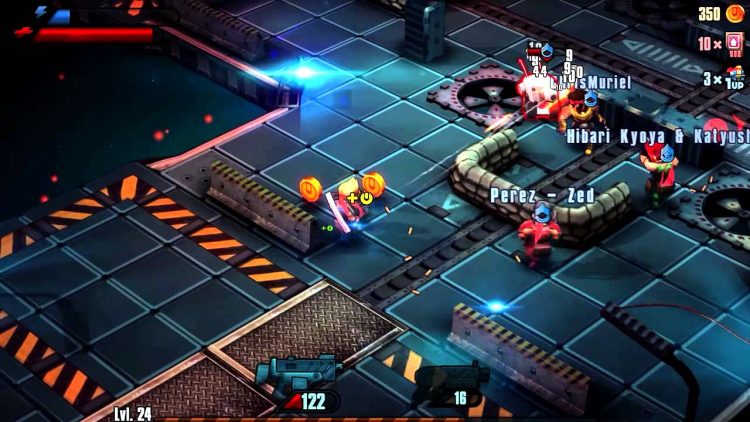Click the orange coin currency icon

[x=734, y=14]
